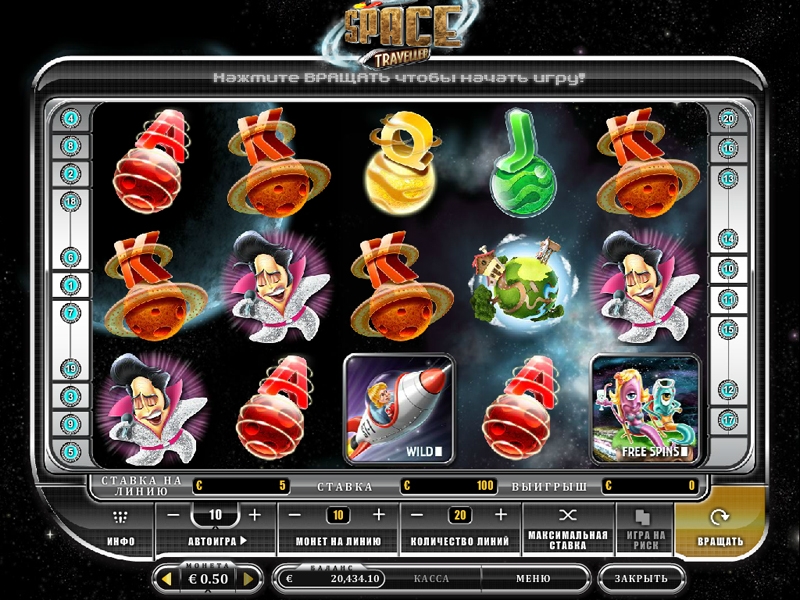Reduce coins per line
800x600 pixels.
pyautogui.click(x=296, y=515)
